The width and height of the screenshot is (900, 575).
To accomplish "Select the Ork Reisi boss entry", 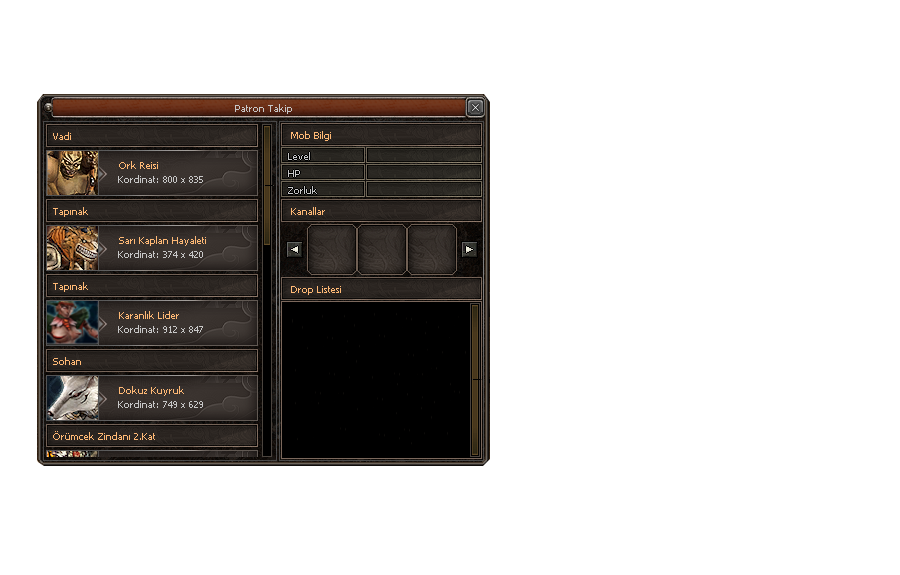I will (175, 173).
